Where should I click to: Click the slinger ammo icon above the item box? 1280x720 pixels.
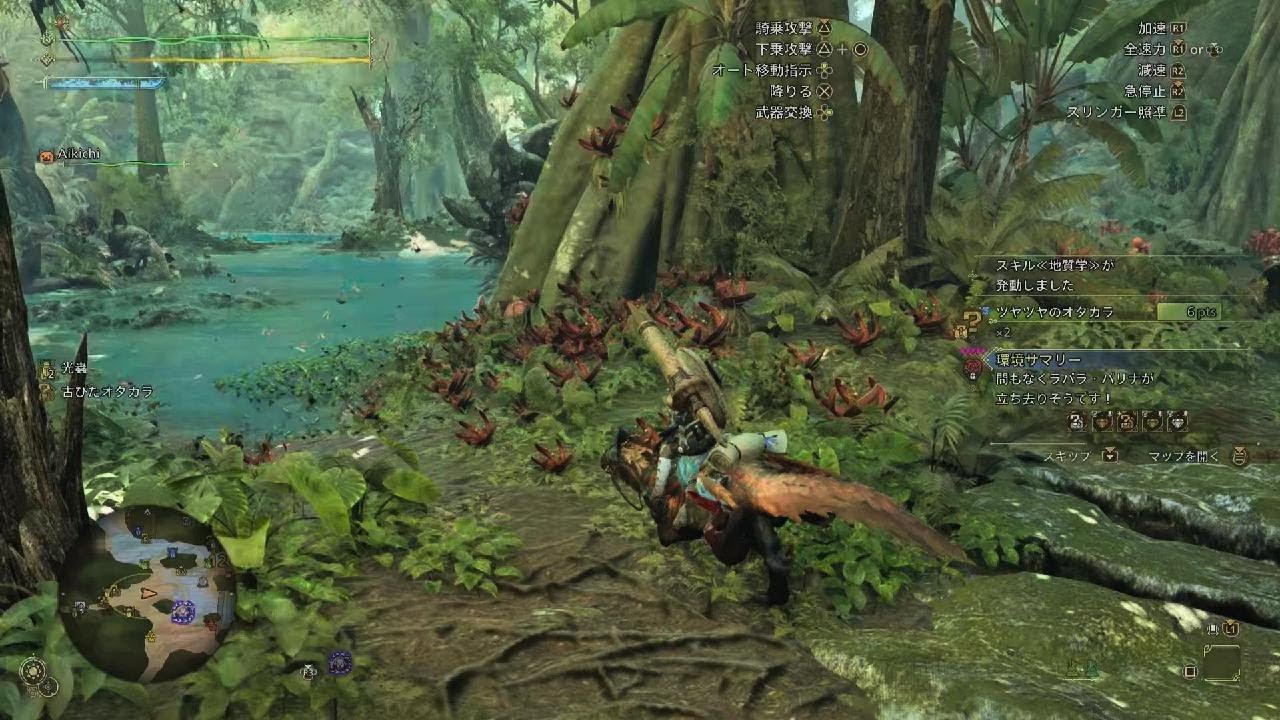point(1213,628)
